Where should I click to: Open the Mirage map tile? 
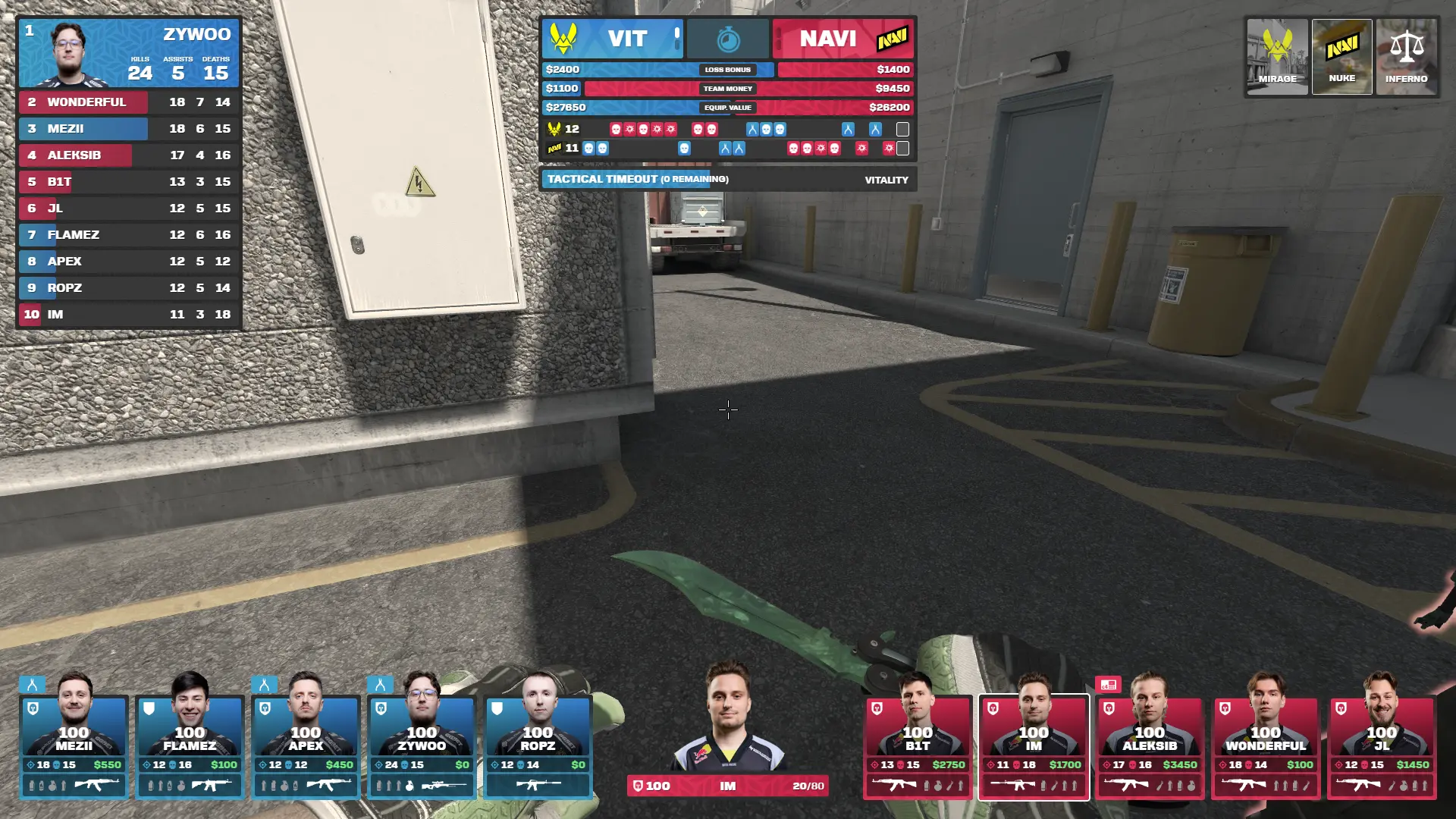(1278, 57)
